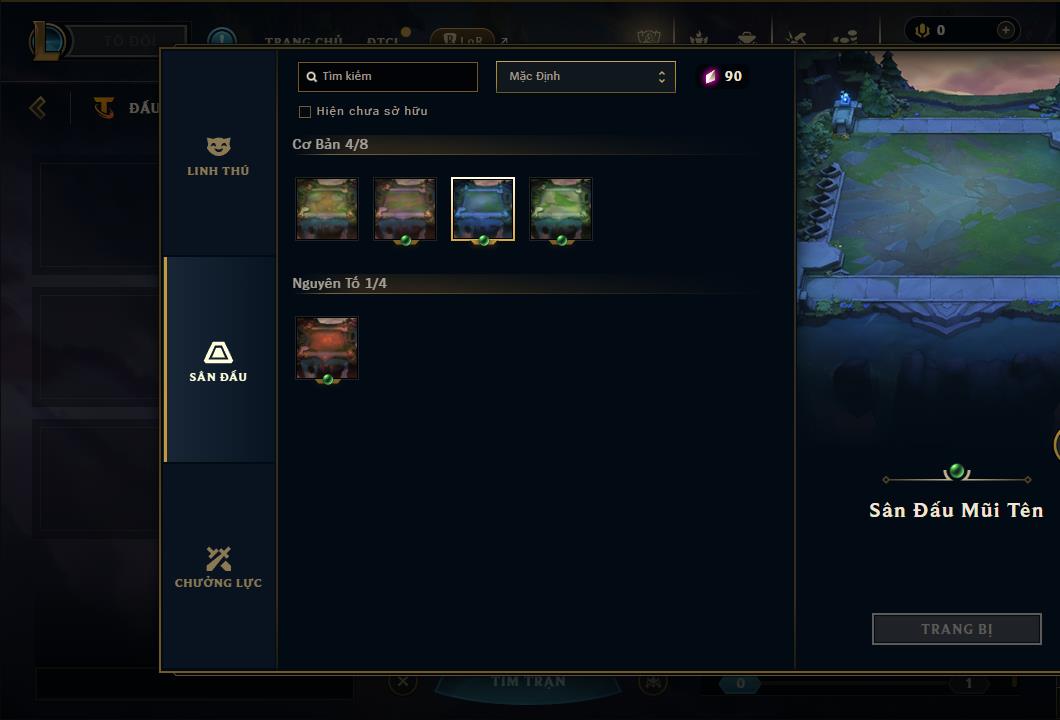Toggle the Hiện chưa sở hữu checkbox

coord(305,111)
